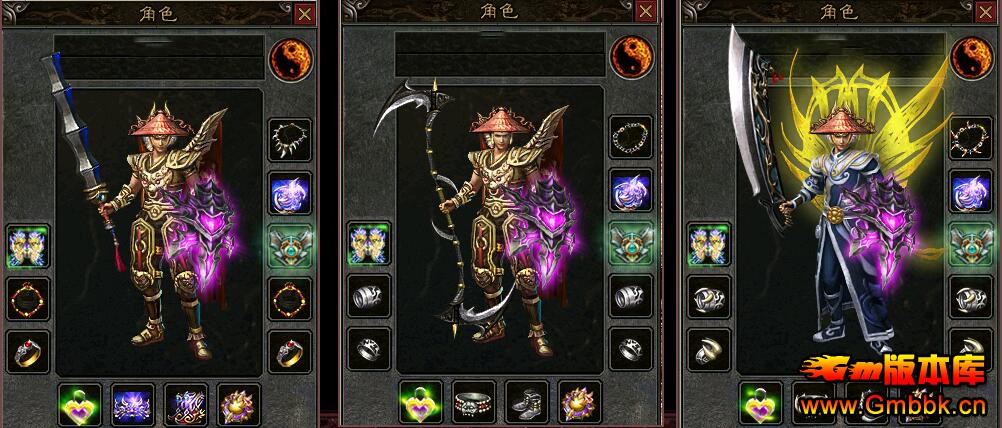Select the blue swirl orb in the bamboo sword panel
Viewport: 1002px width, 428px height.
290,193
